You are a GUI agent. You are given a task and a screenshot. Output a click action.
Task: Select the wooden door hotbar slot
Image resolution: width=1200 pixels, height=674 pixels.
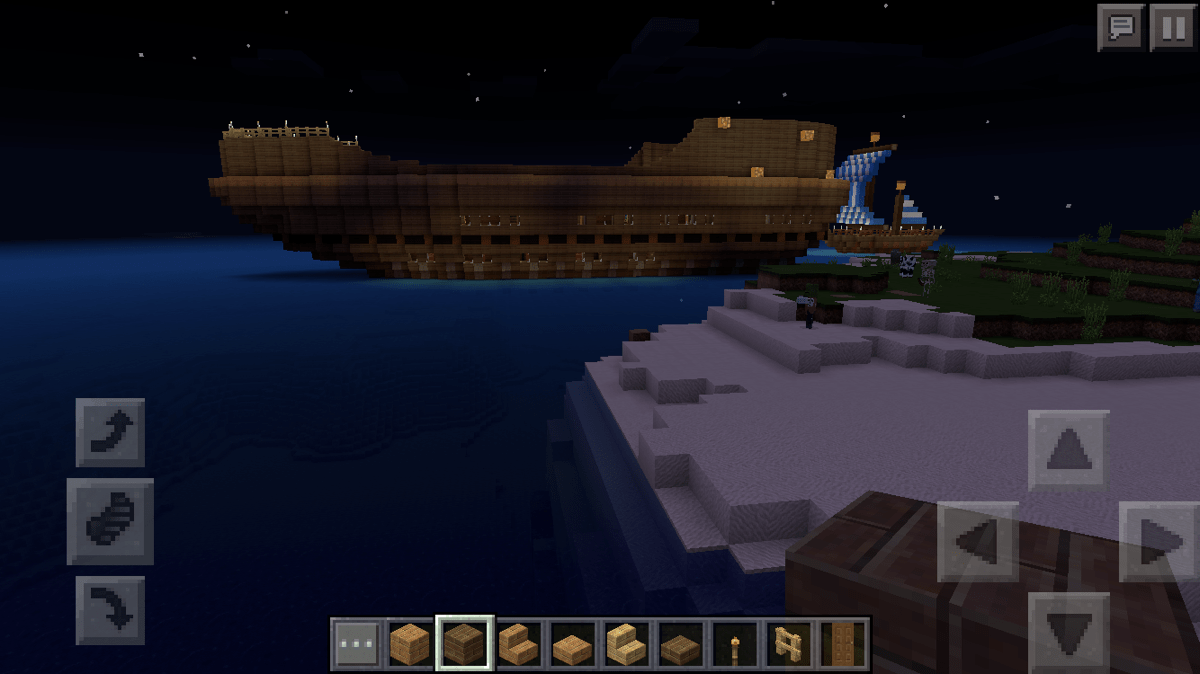842,644
